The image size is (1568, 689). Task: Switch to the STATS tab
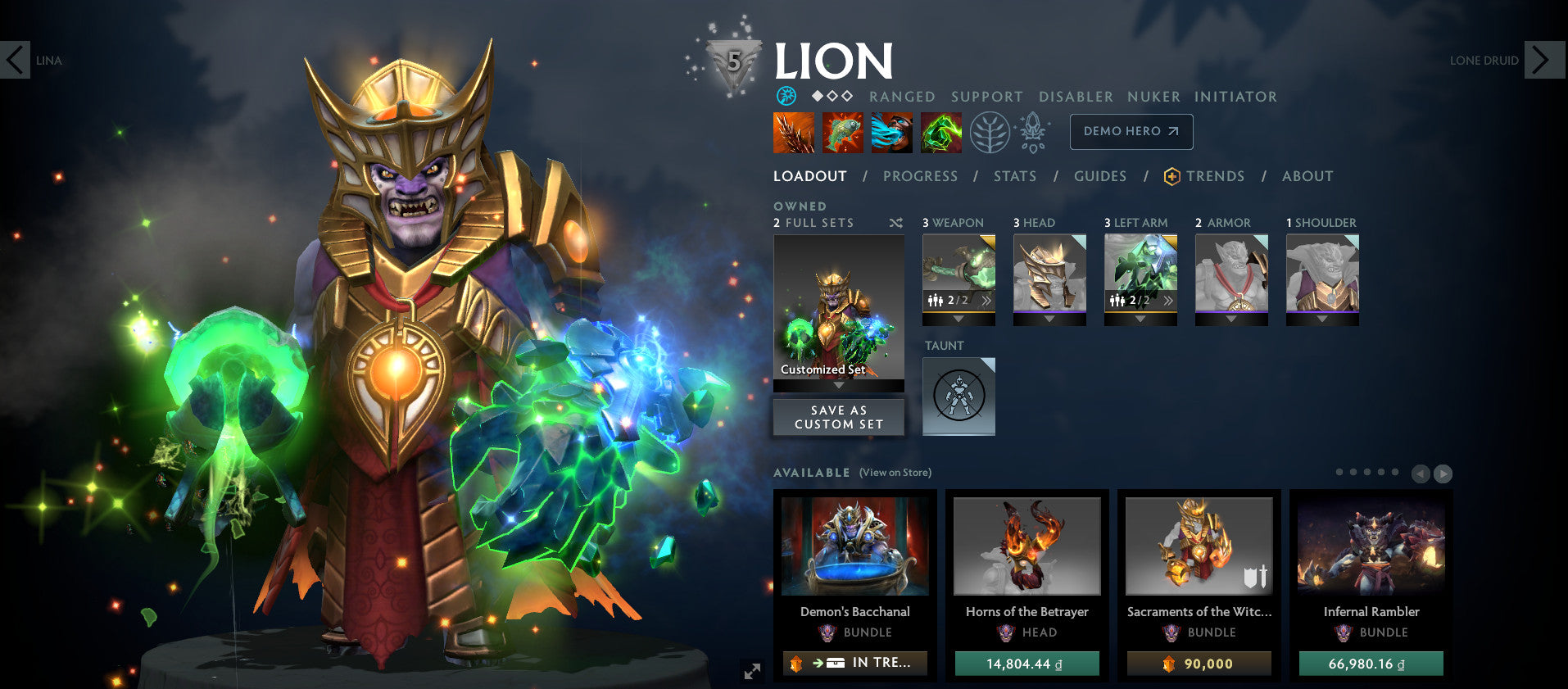click(x=1015, y=176)
